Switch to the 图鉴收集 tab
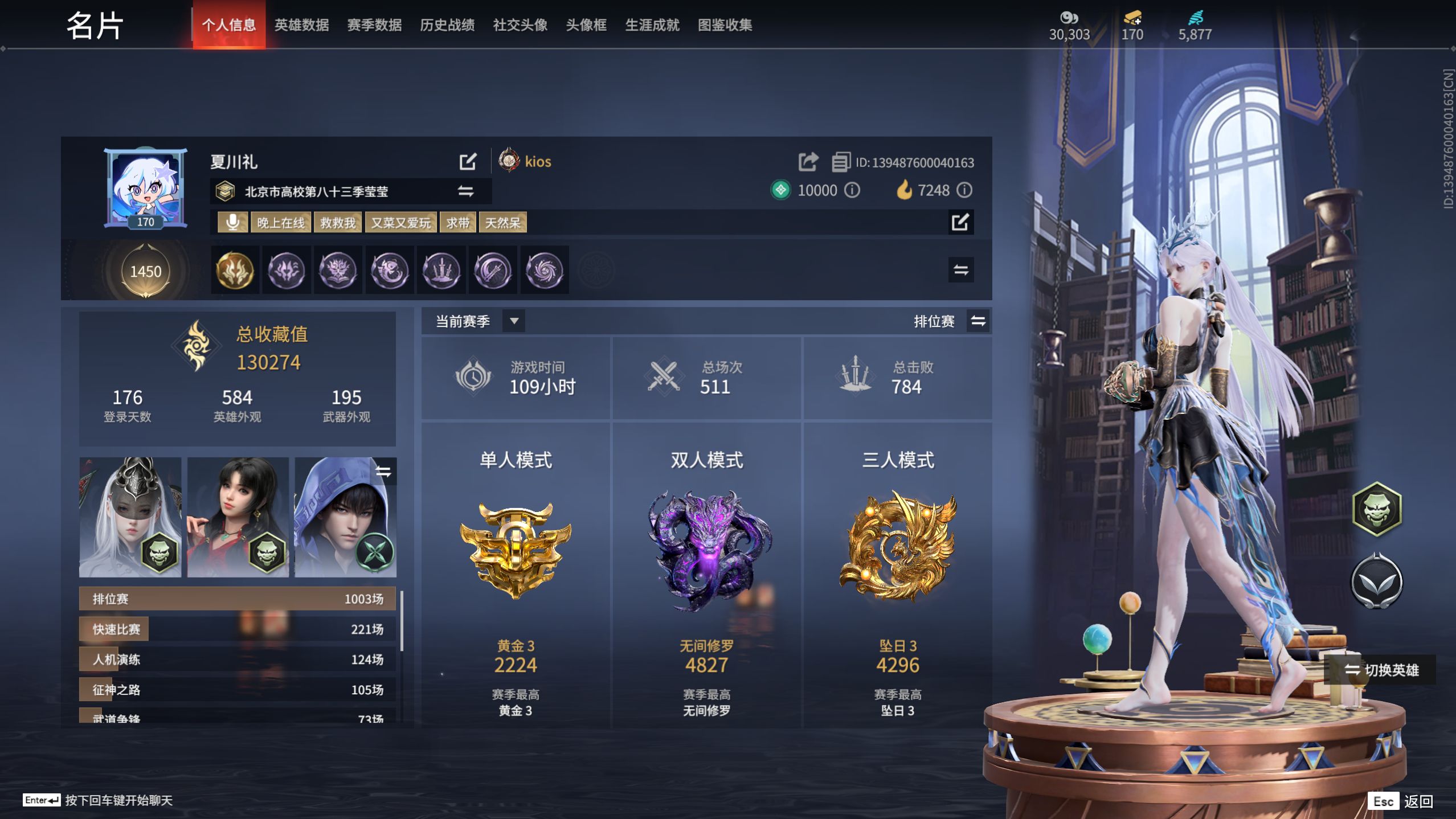 click(724, 25)
